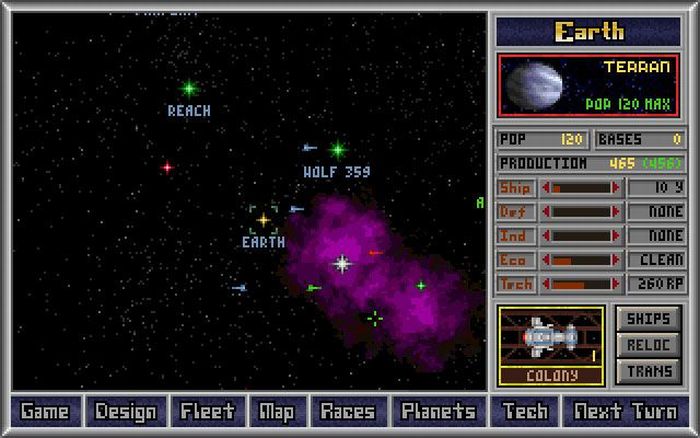Click the SHIPS button
Image resolution: width=700 pixels, height=438 pixels.
649,319
